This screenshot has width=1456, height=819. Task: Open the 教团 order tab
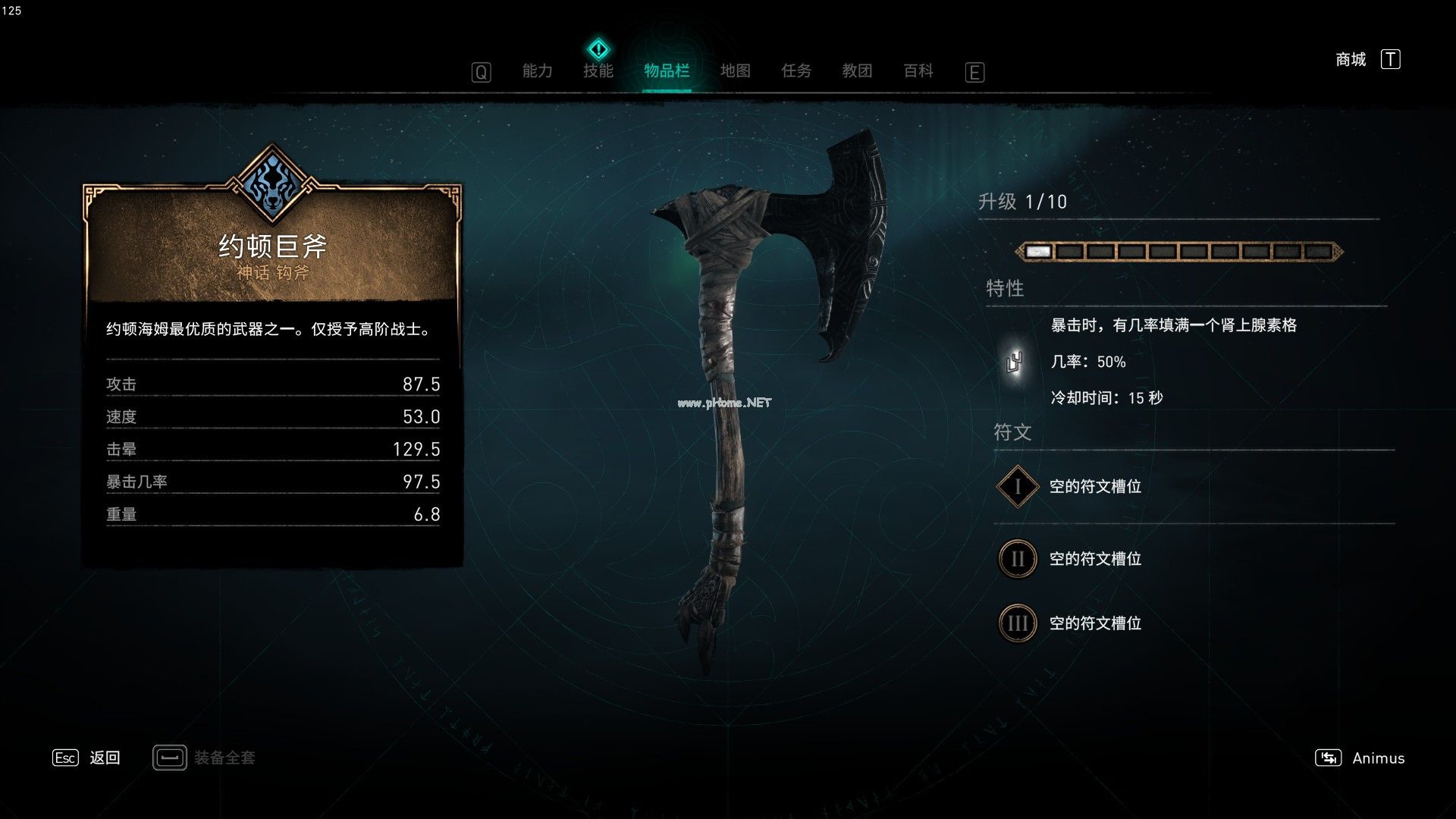857,71
